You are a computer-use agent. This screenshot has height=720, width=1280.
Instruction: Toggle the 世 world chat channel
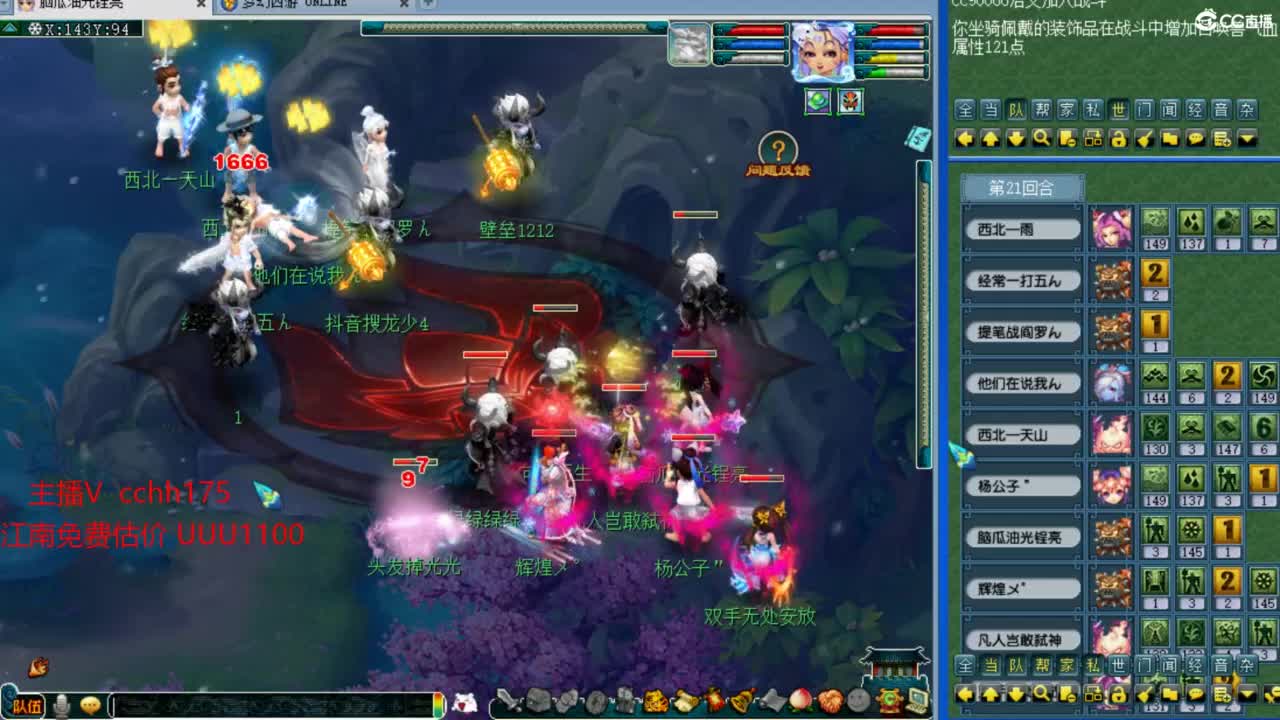pyautogui.click(x=1117, y=111)
